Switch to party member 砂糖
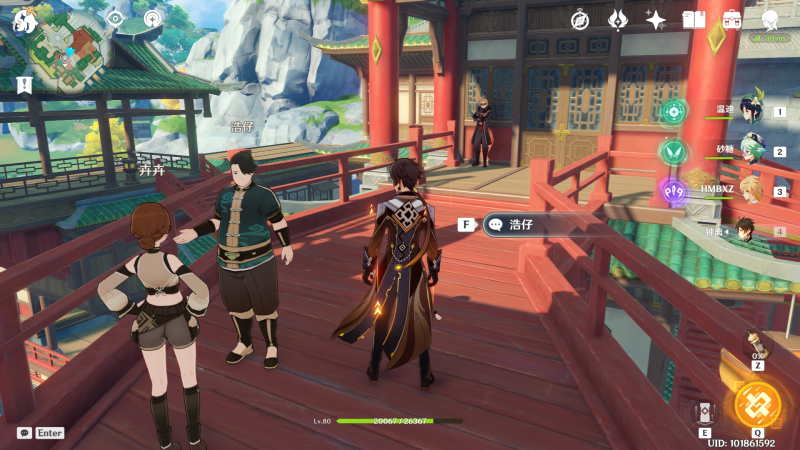 (750, 150)
